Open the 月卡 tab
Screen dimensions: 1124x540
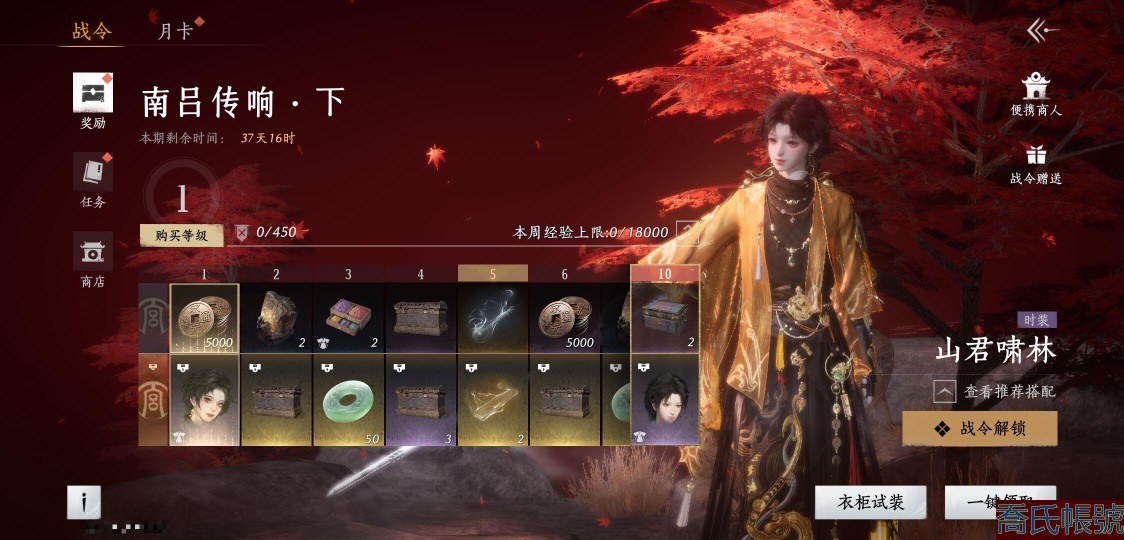click(175, 31)
